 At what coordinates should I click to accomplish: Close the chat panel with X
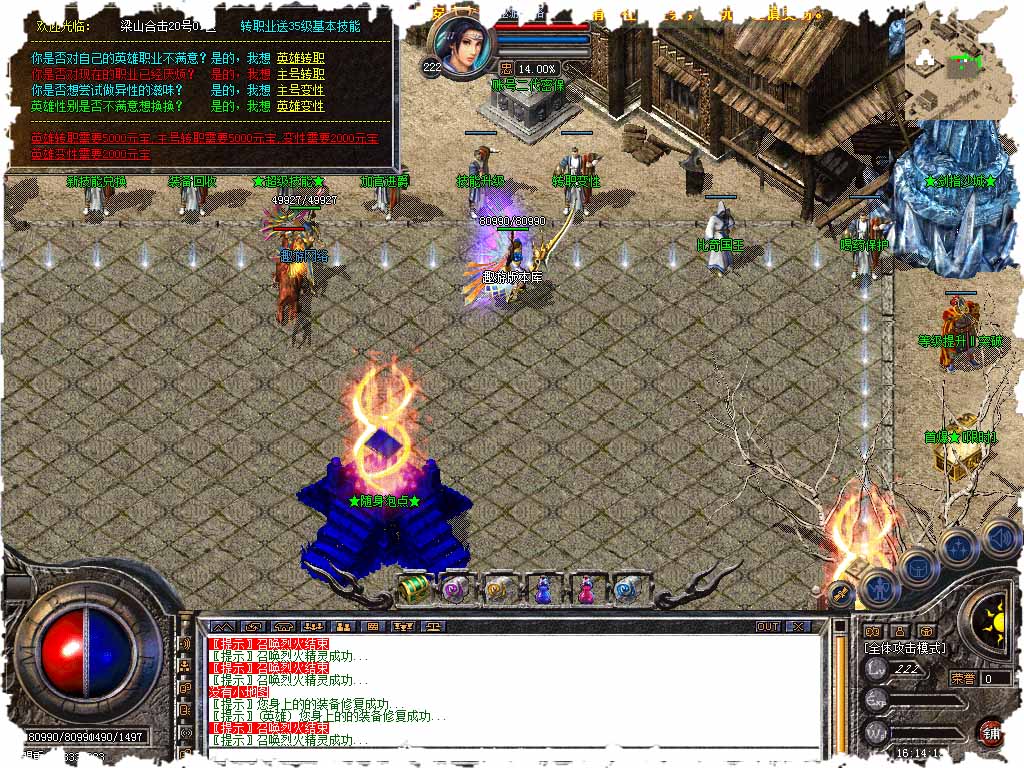(x=797, y=627)
